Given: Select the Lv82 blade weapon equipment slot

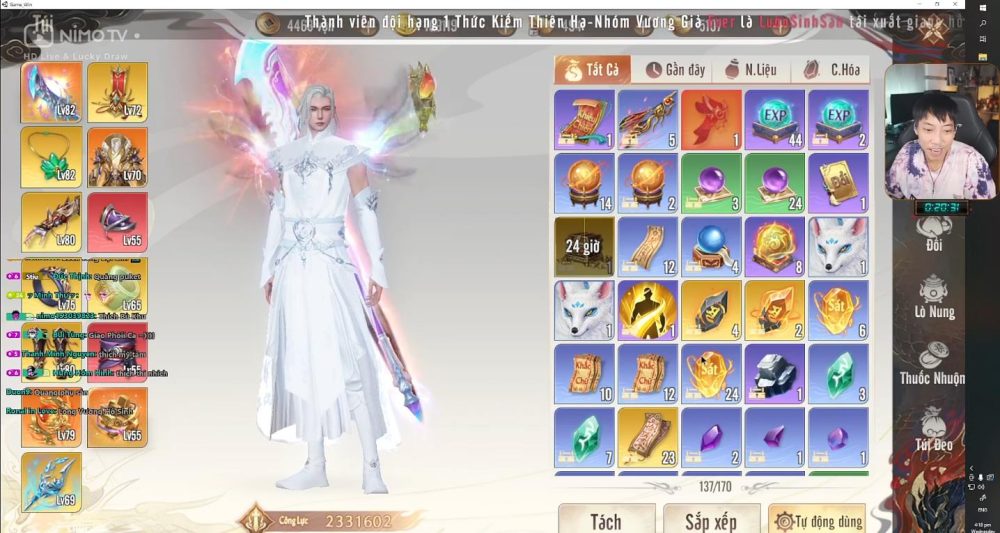Looking at the screenshot, I should (x=52, y=93).
